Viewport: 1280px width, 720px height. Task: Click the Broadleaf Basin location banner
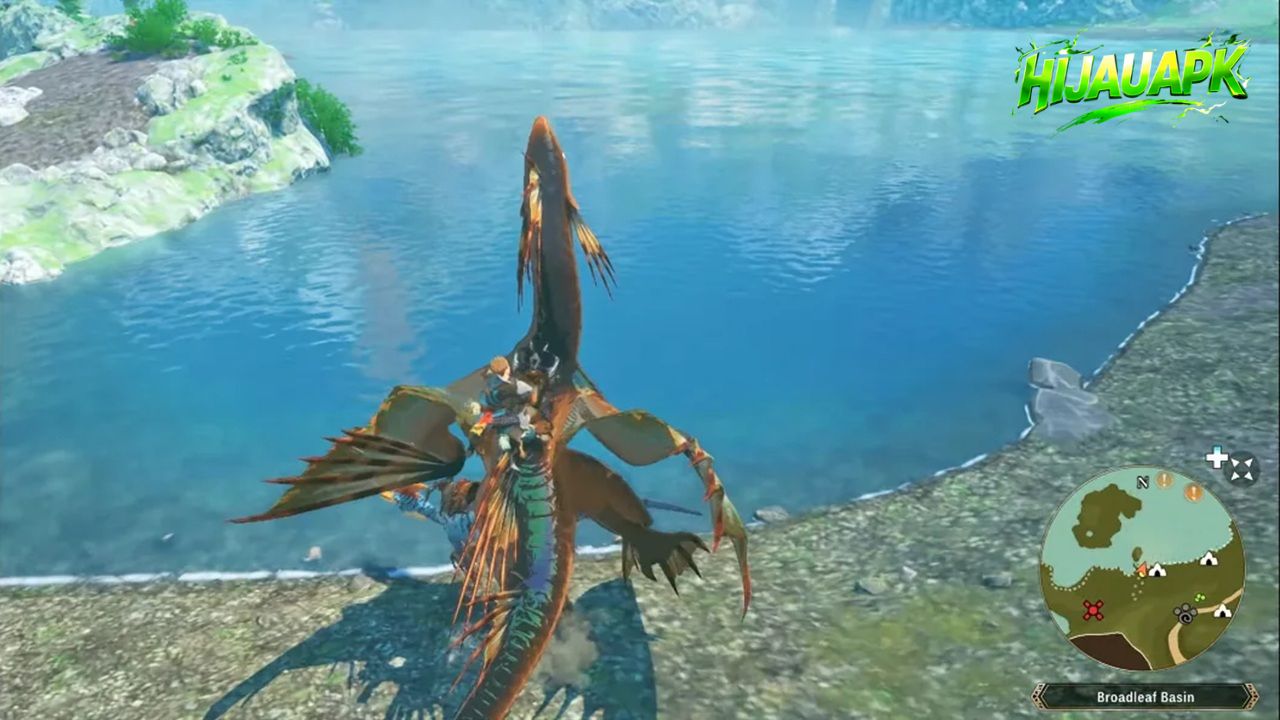(x=1145, y=697)
